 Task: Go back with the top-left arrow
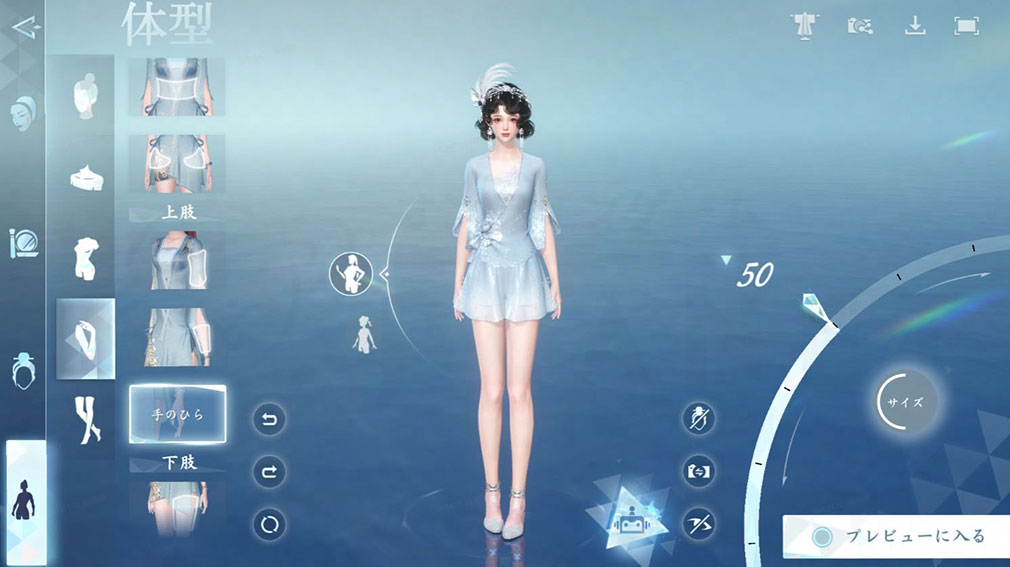click(x=27, y=26)
